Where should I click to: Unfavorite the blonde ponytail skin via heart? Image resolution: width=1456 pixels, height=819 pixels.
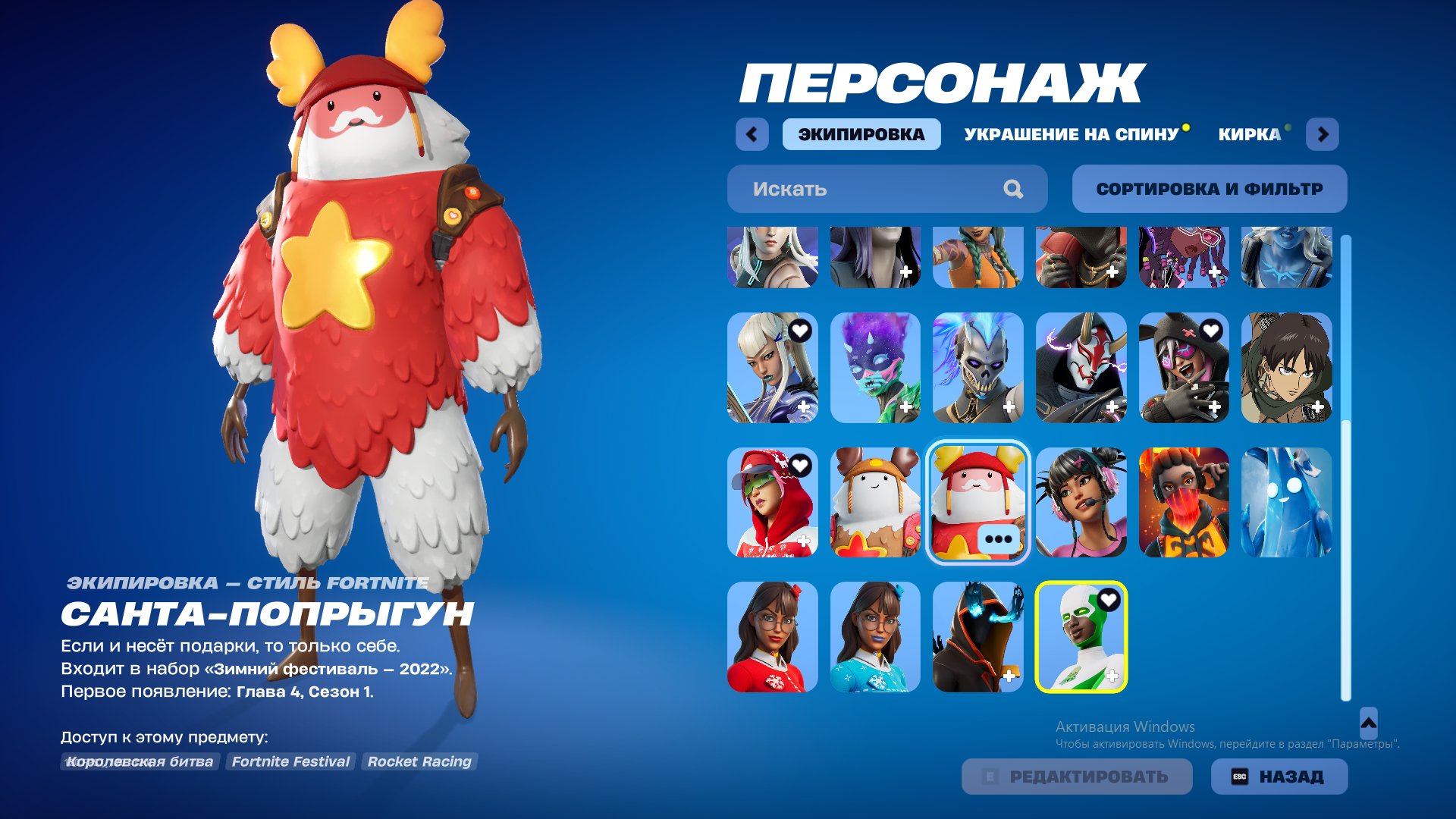(x=801, y=329)
